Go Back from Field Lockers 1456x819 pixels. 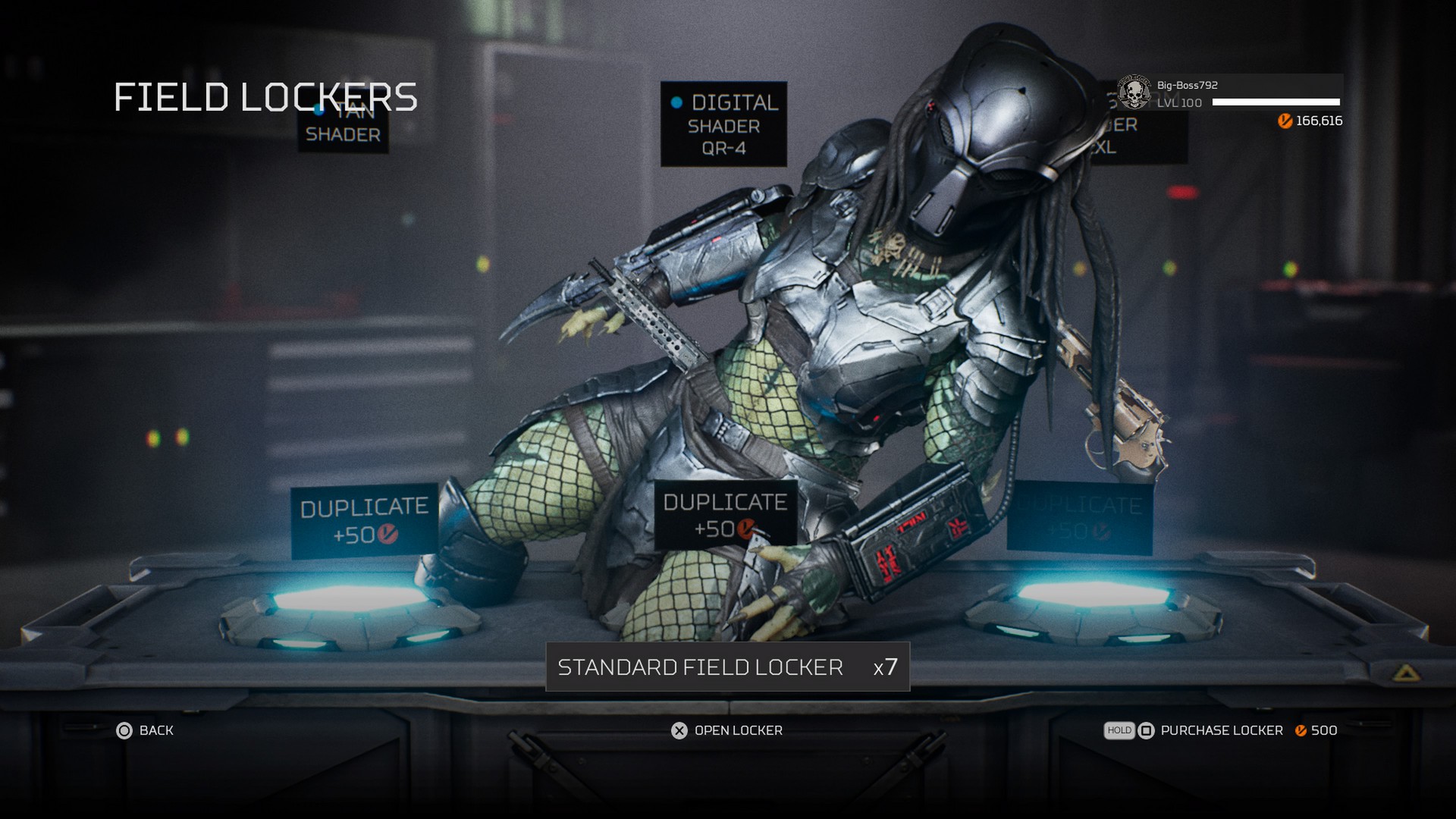[x=145, y=730]
